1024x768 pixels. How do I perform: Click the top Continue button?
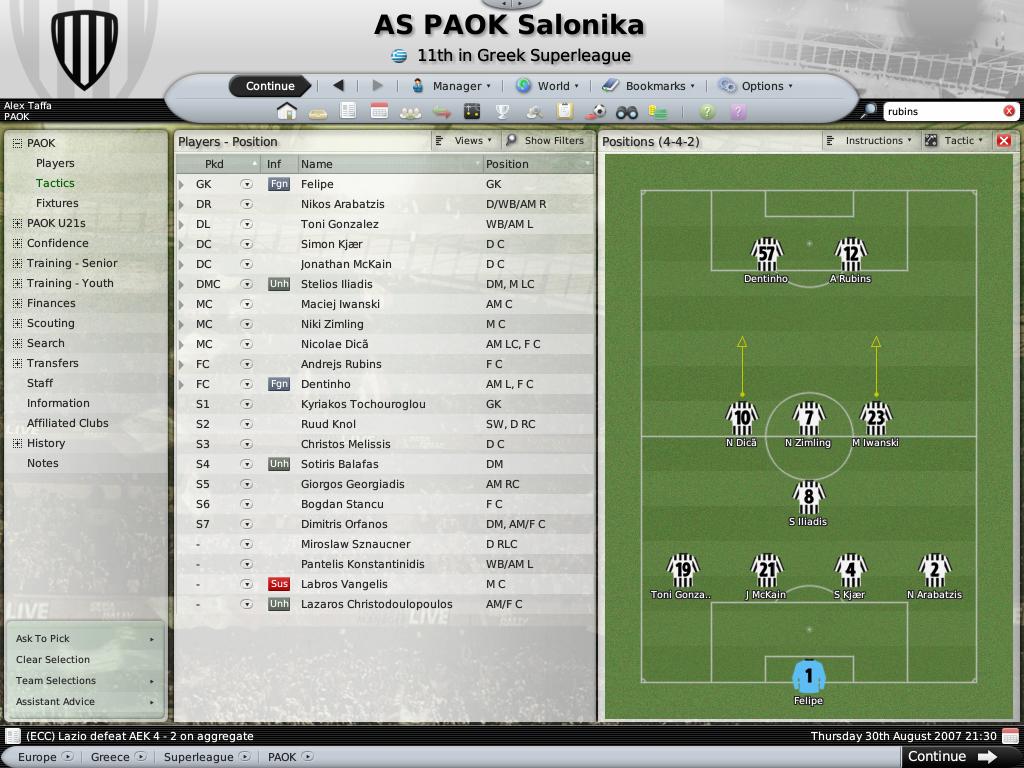click(270, 86)
